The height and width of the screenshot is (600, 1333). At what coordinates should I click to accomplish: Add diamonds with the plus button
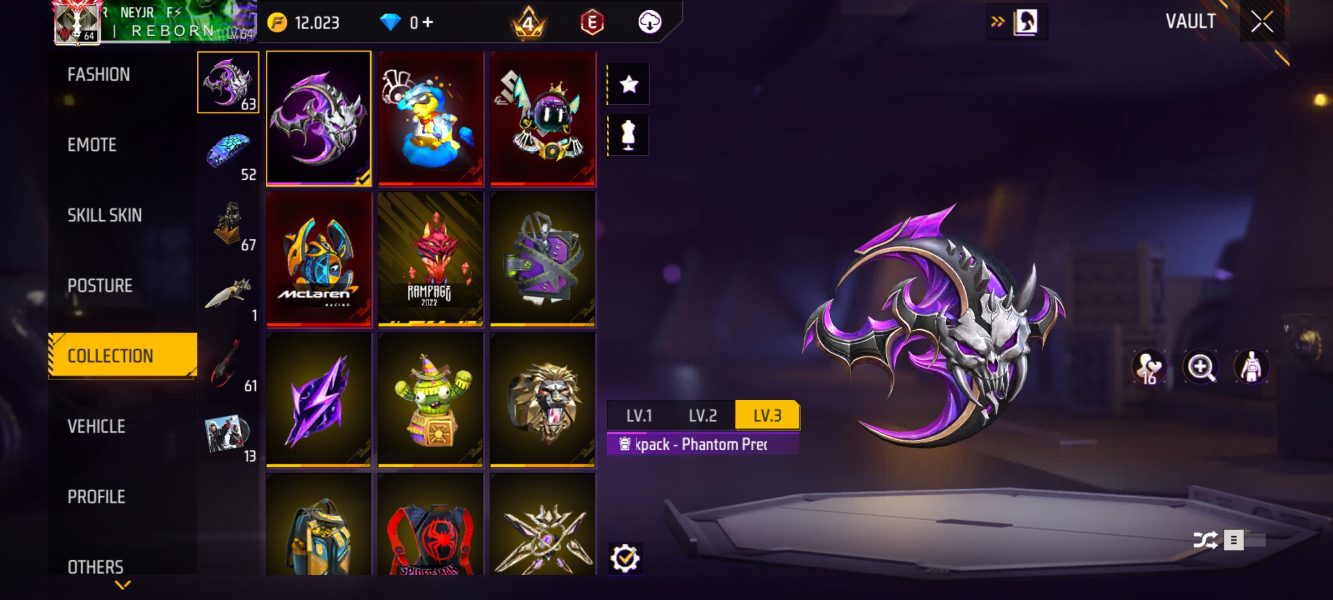coord(428,22)
